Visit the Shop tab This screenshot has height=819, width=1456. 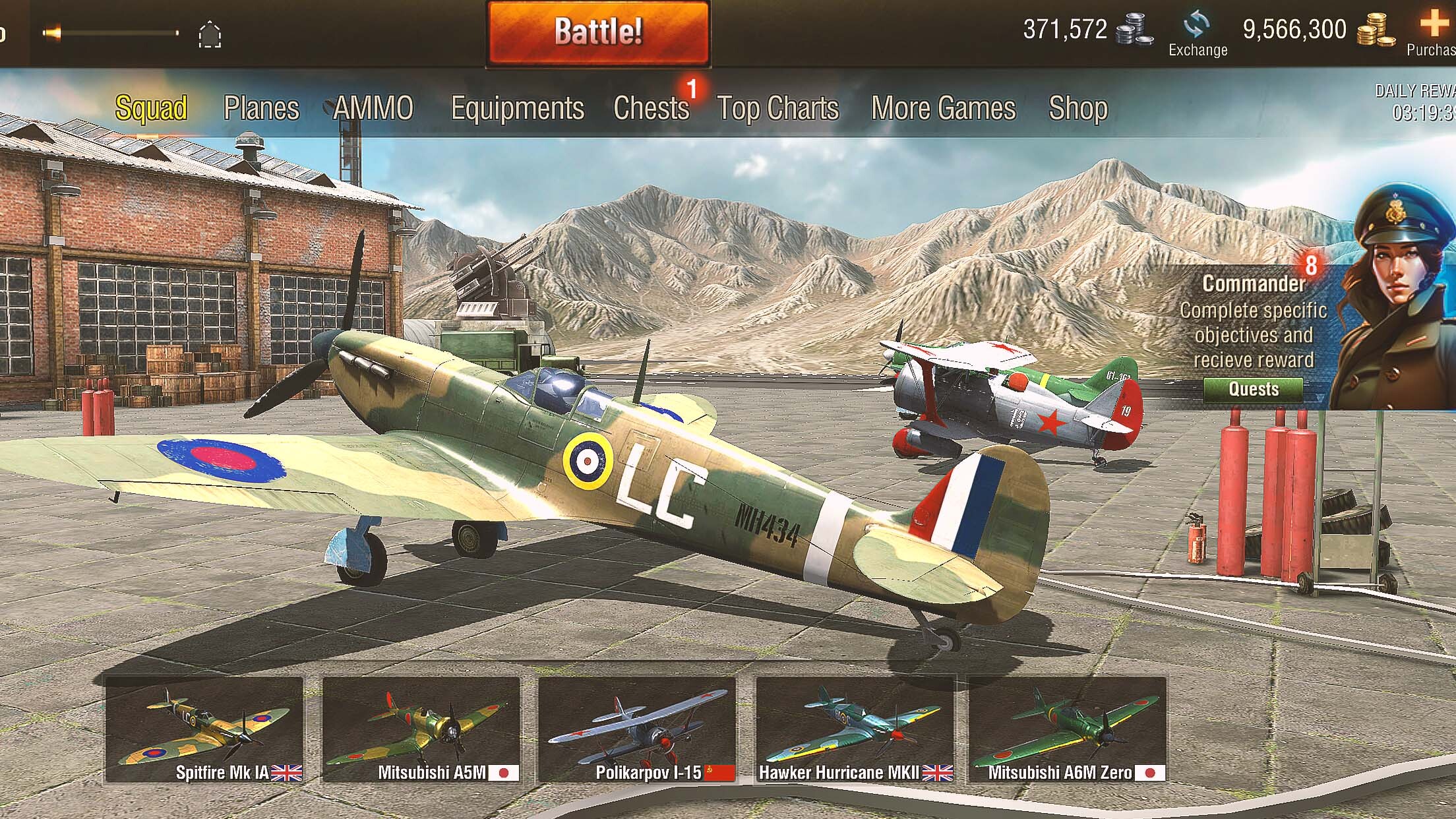coord(1077,108)
